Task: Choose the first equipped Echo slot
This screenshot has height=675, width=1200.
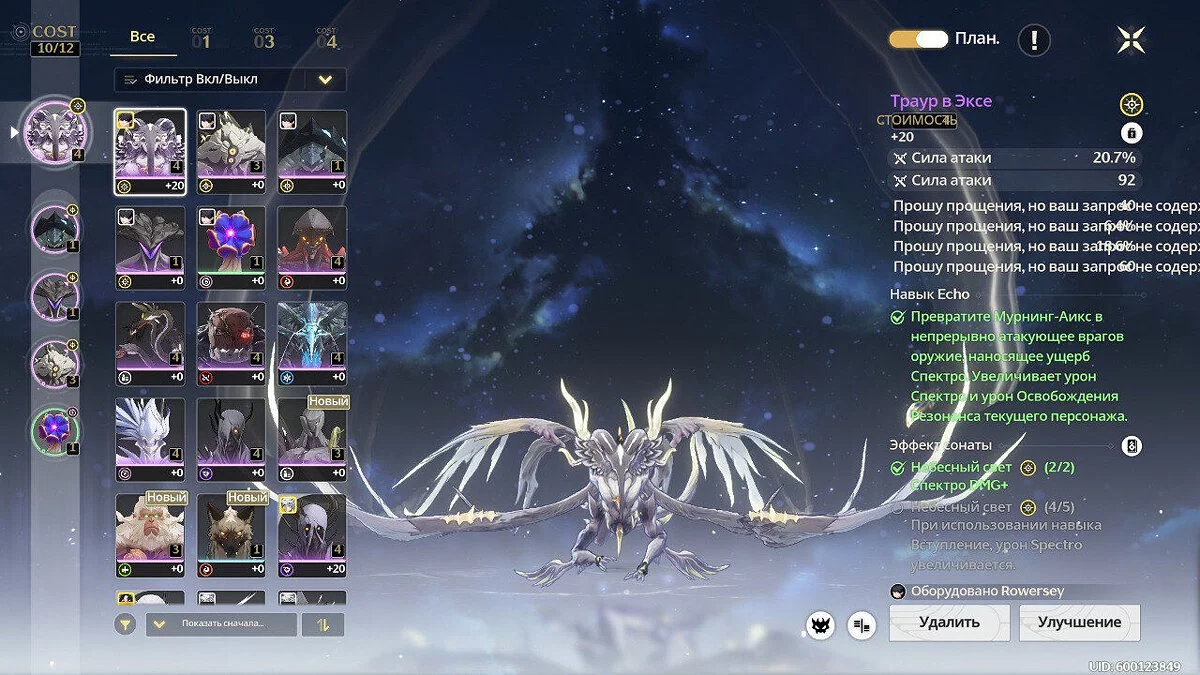Action: click(56, 131)
